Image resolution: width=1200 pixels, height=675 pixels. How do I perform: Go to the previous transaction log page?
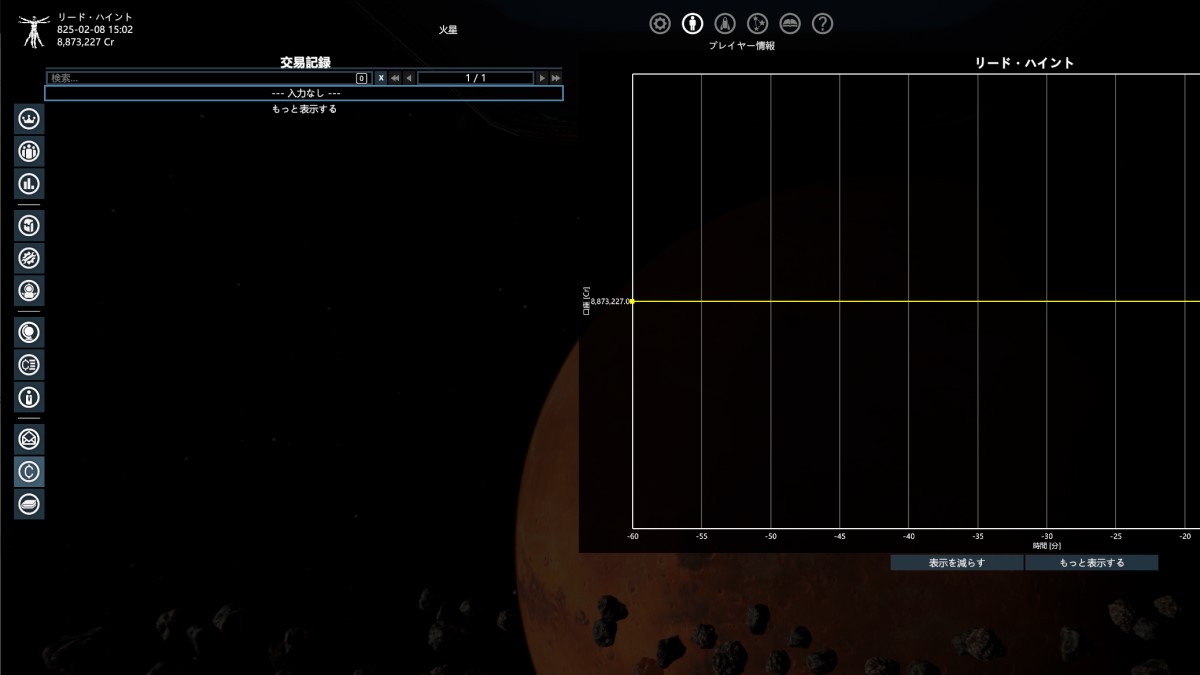tap(409, 78)
